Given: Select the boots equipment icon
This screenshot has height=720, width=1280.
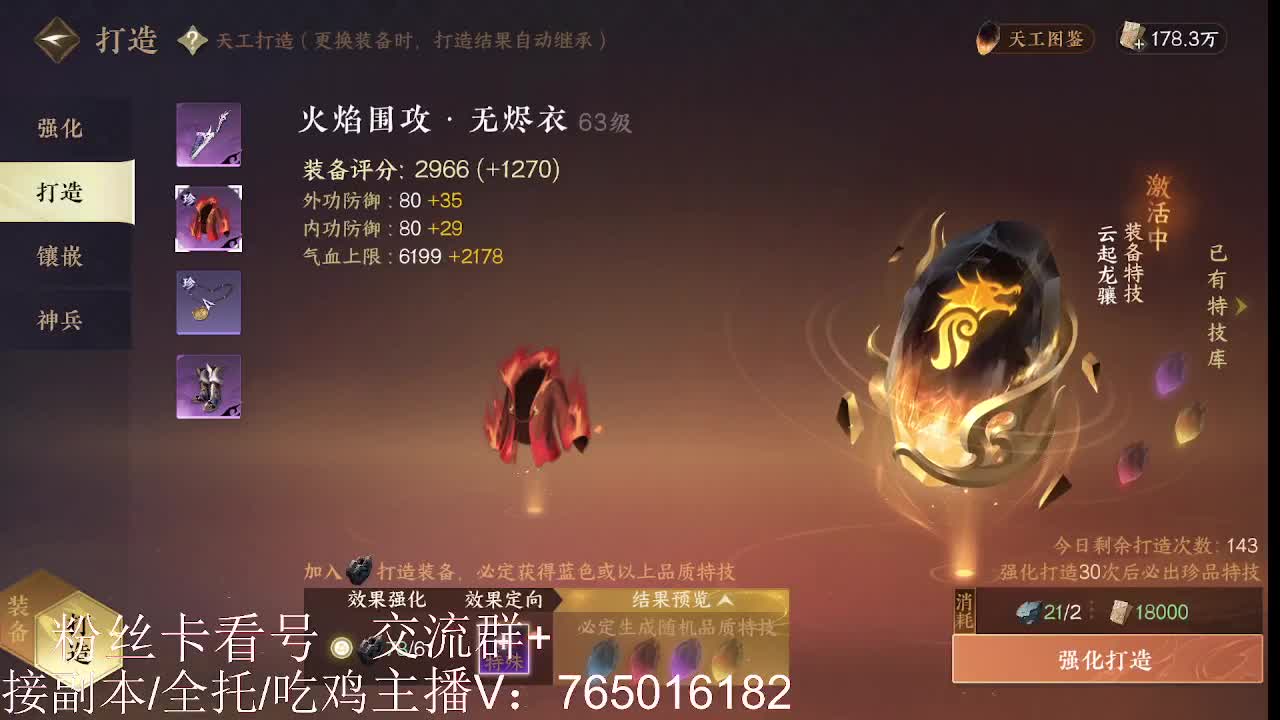Looking at the screenshot, I should 207,386.
